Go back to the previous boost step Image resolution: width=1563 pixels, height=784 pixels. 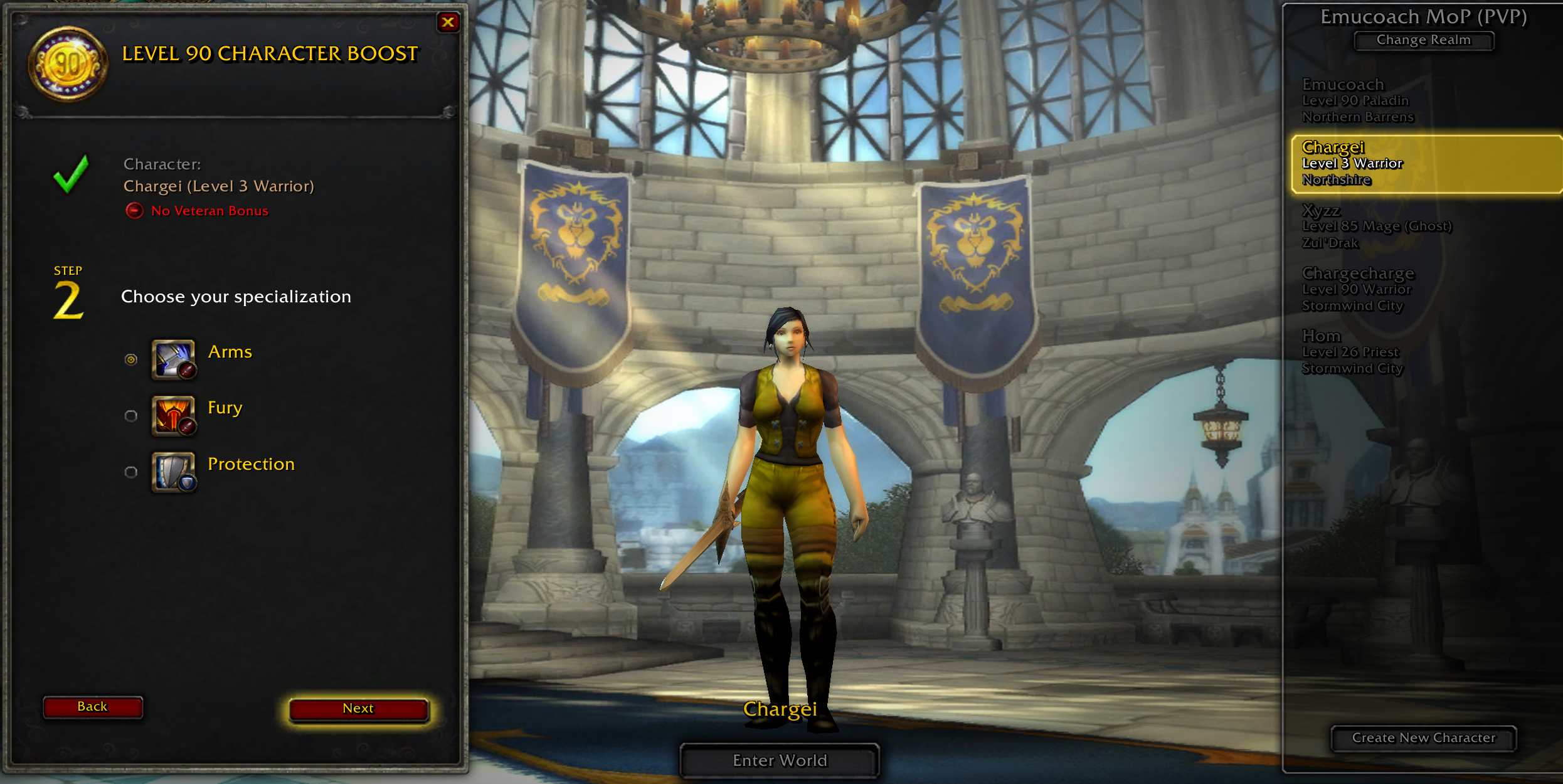click(93, 707)
